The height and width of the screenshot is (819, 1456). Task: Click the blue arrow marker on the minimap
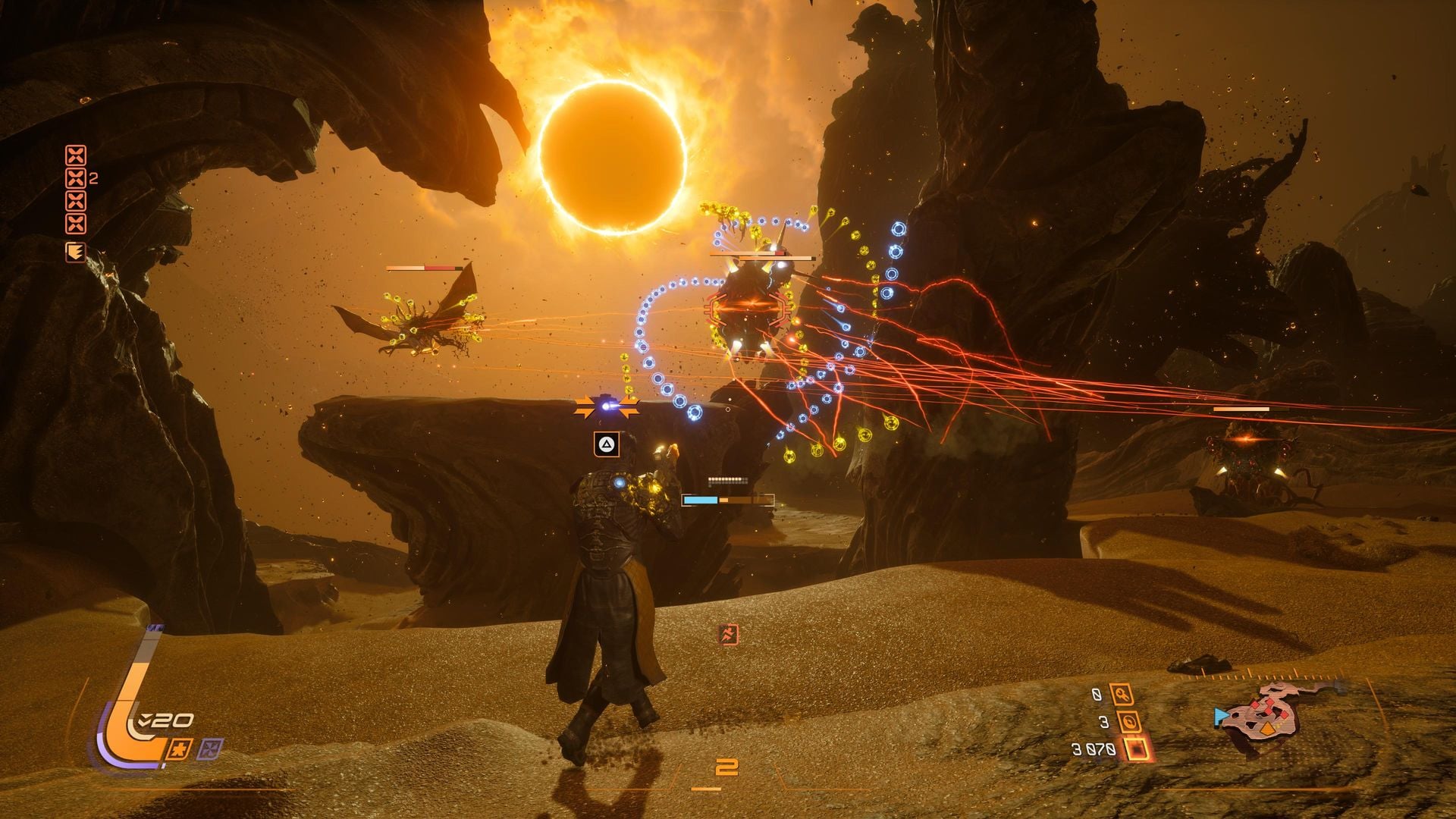tap(1220, 717)
